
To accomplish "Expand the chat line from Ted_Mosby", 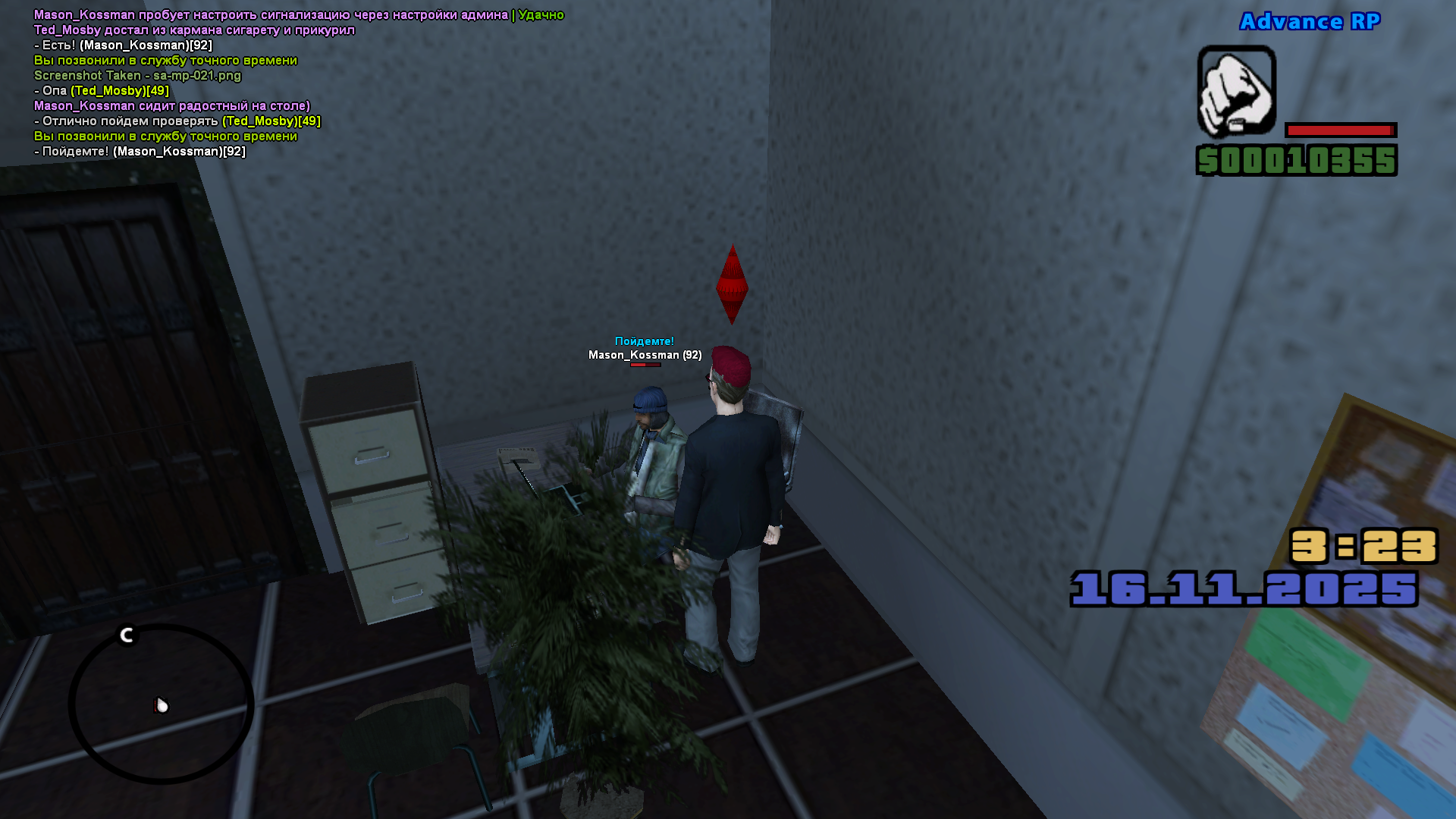I will pos(193,30).
